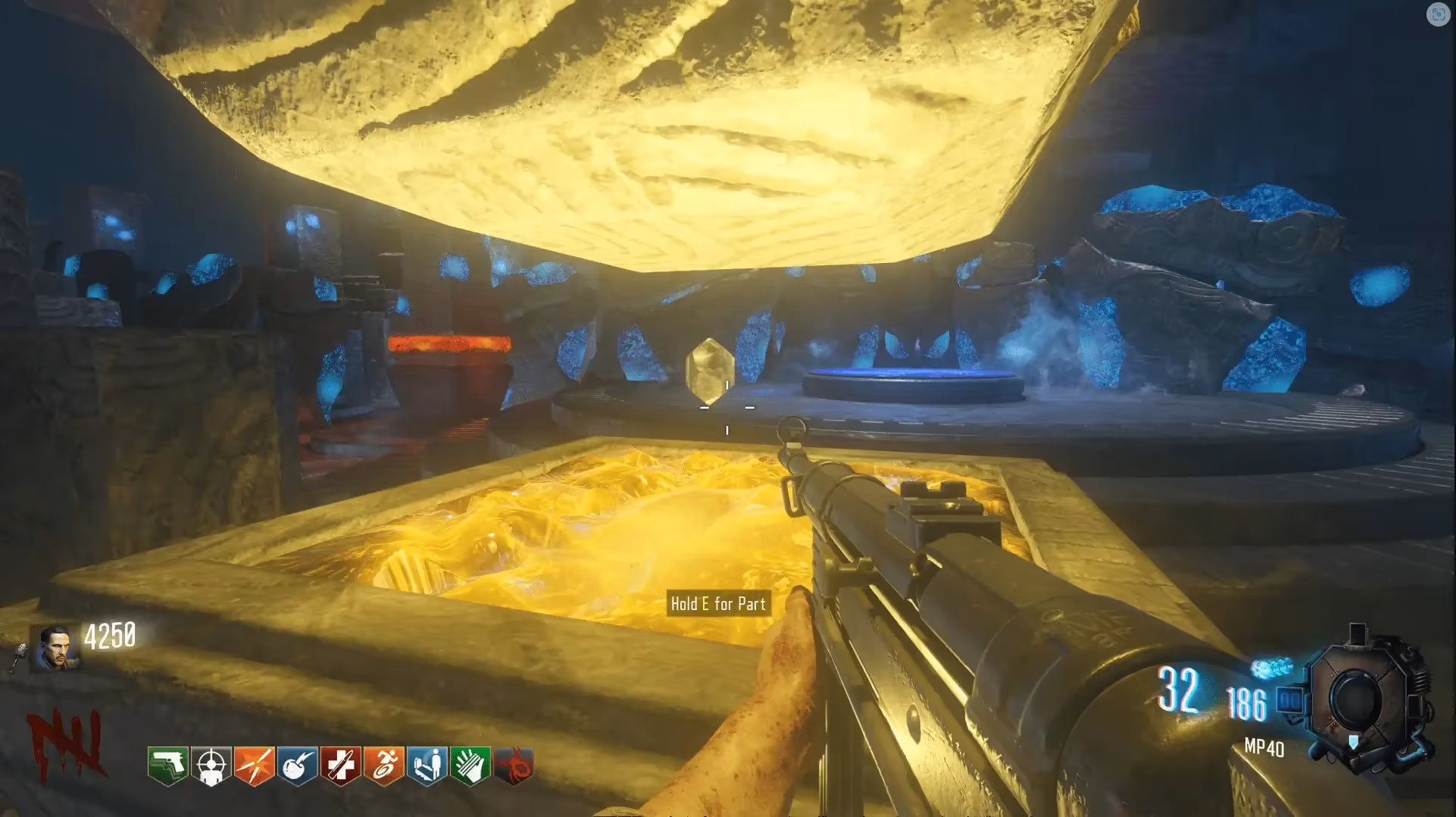Screen dimensions: 1456x817
Task: Select the blue Quick Revive perk icon
Action: (x=426, y=765)
